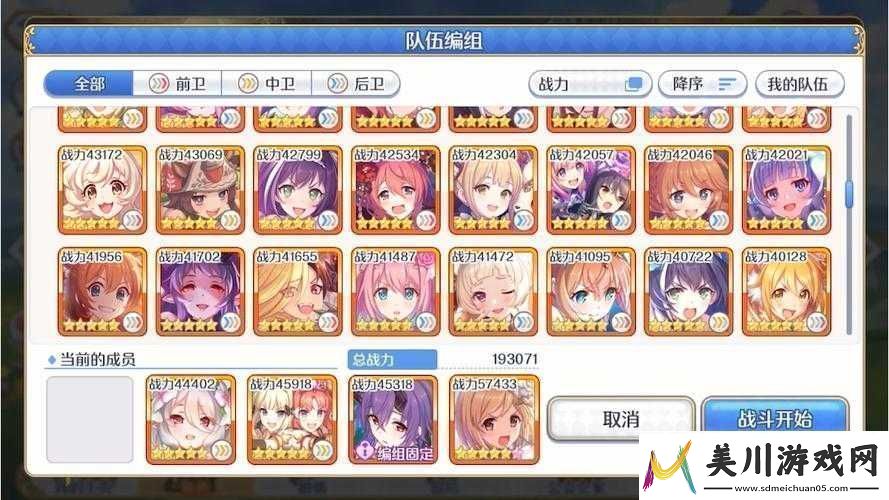
Task: Choose the character with 战力43069
Action: point(200,190)
